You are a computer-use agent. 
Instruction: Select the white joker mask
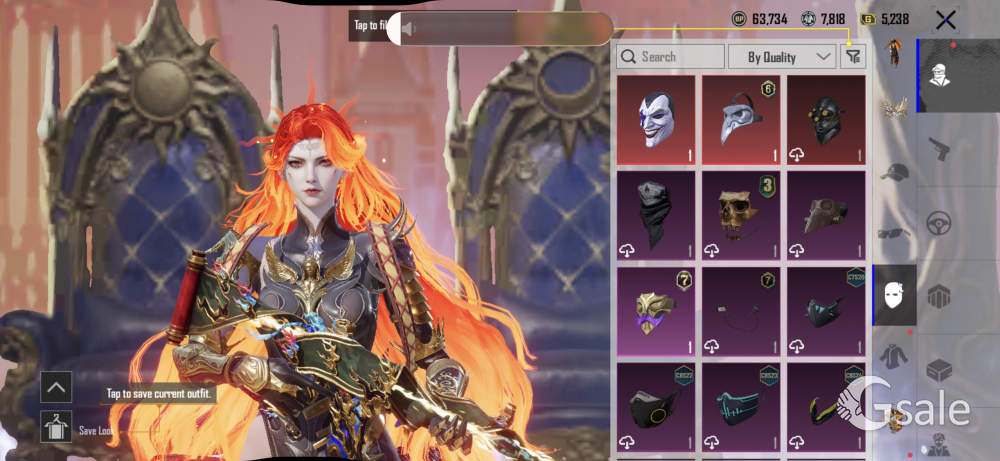(x=656, y=119)
